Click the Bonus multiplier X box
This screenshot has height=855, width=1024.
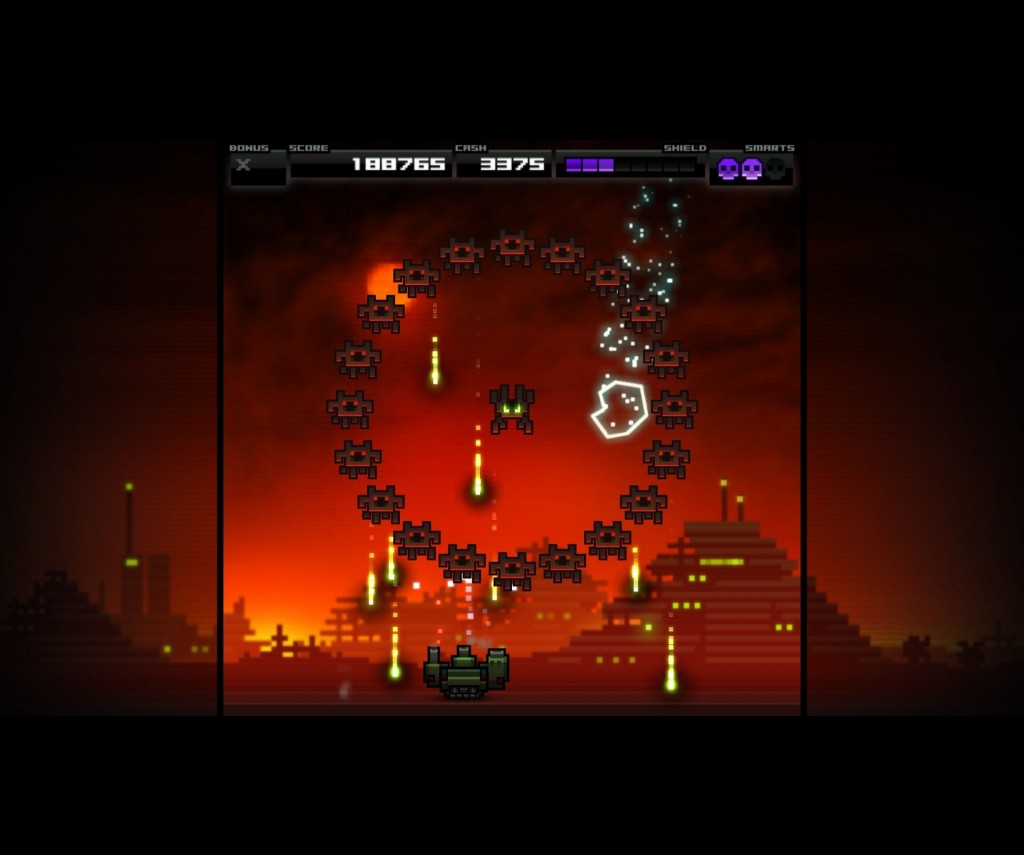[x=257, y=168]
